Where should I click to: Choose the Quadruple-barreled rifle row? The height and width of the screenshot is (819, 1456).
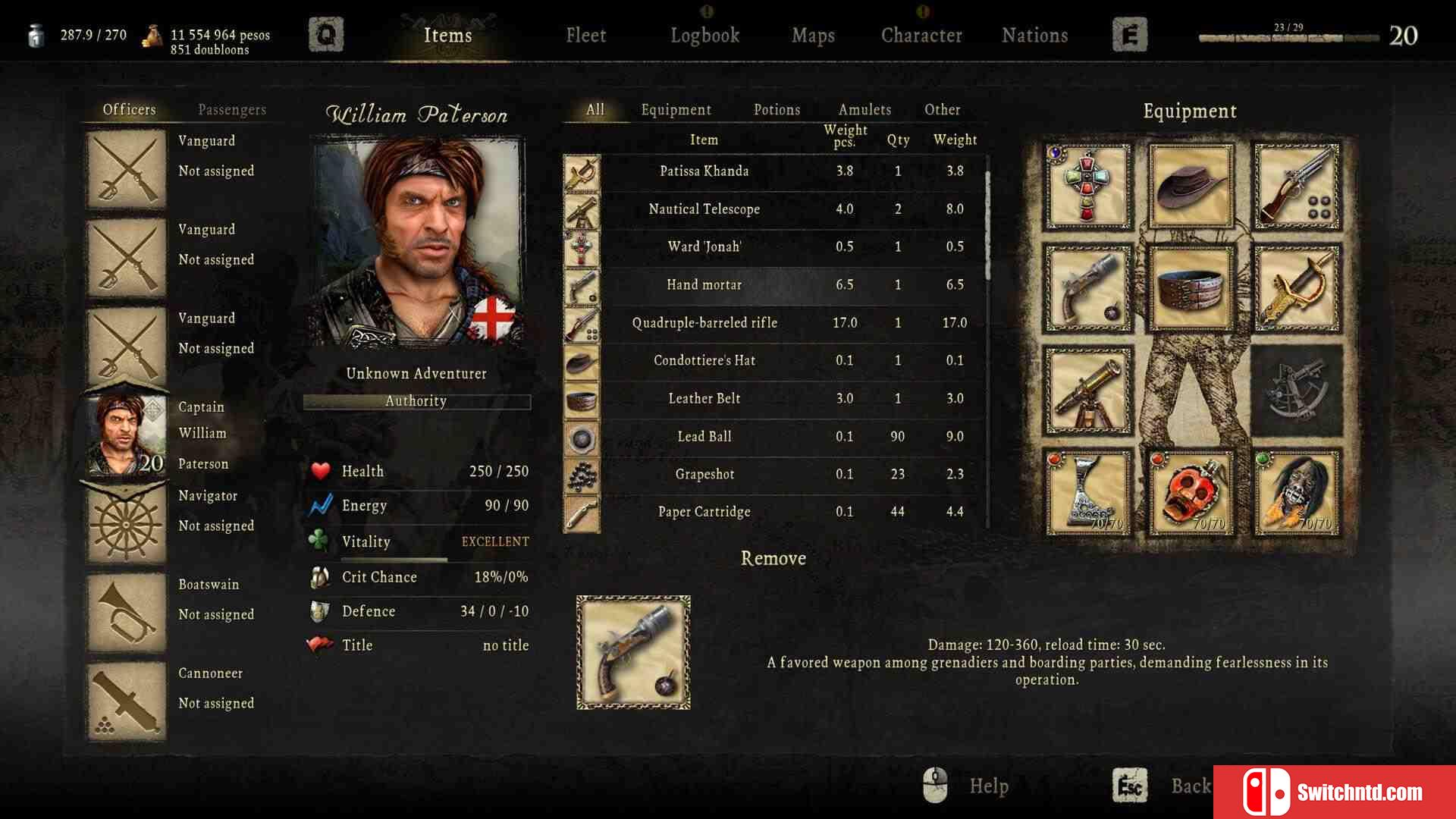coord(704,323)
